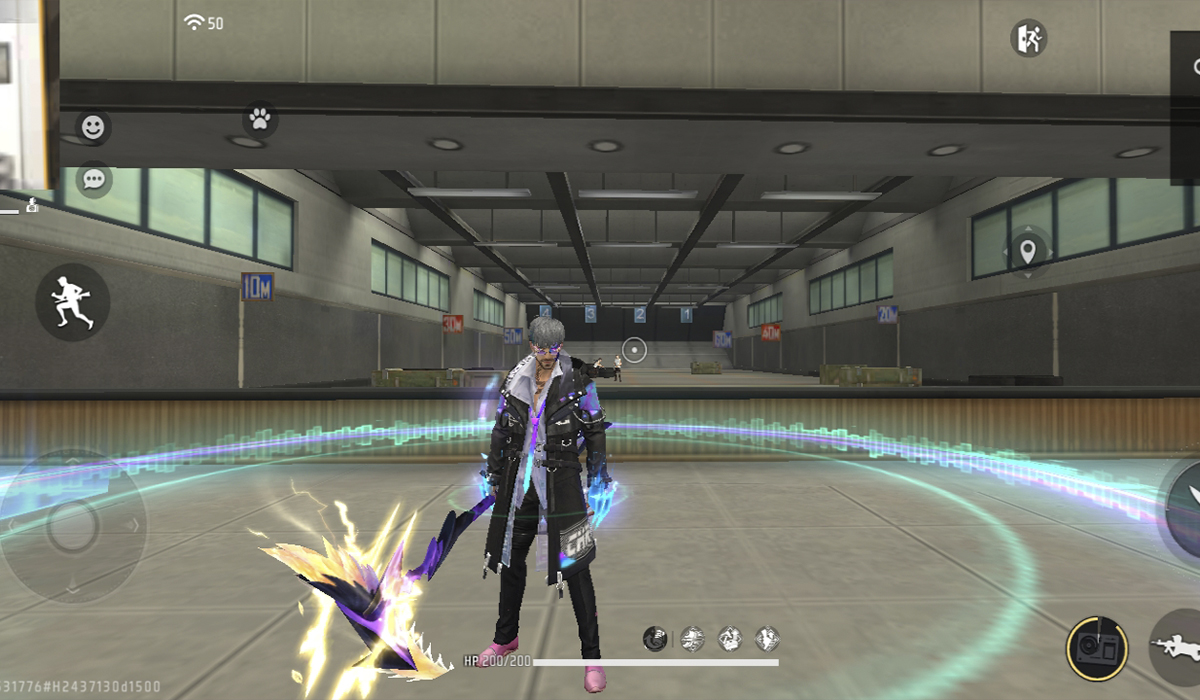Tap the exit door icon

point(1028,39)
